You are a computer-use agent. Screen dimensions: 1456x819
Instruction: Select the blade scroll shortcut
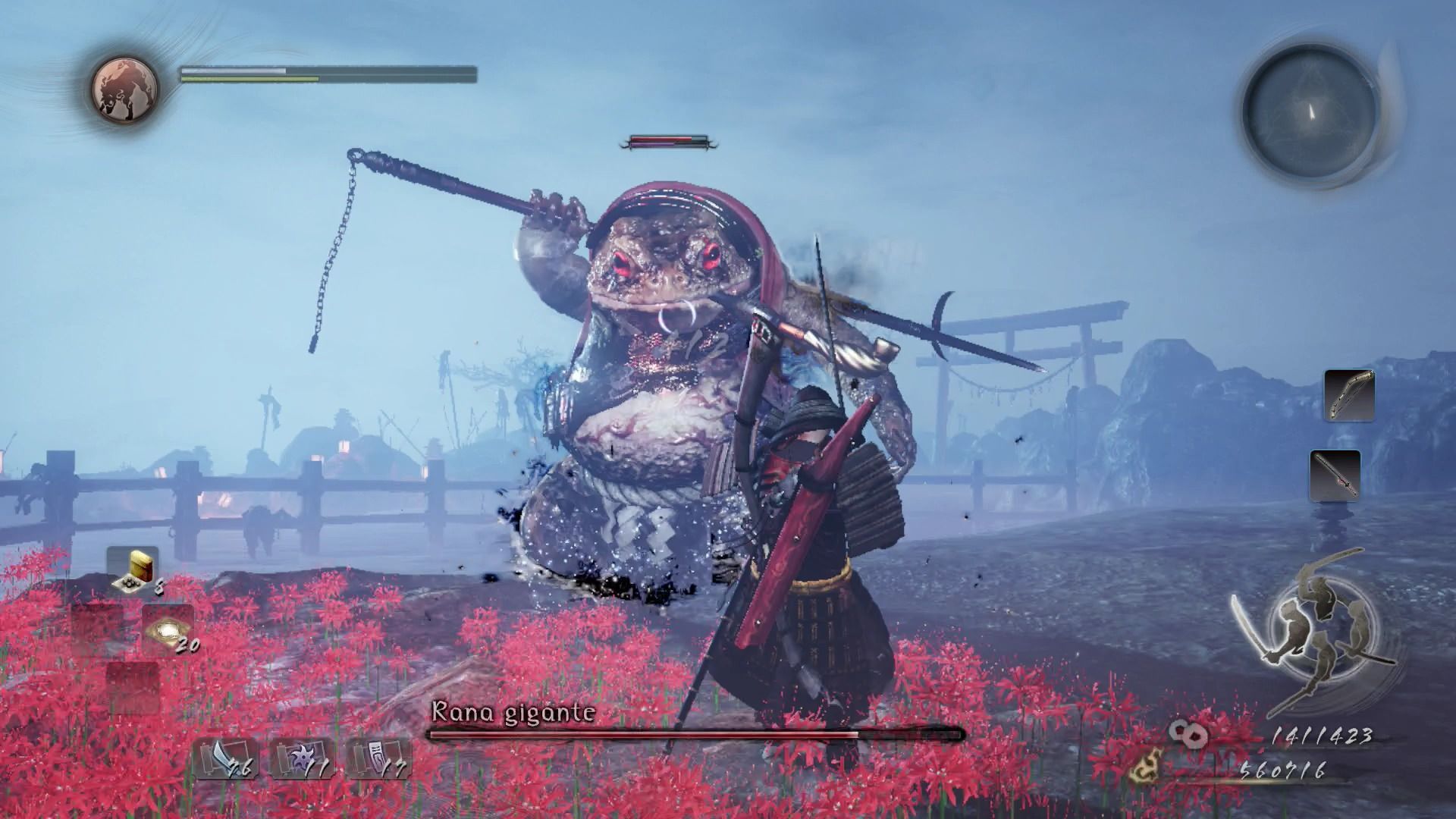point(227,759)
